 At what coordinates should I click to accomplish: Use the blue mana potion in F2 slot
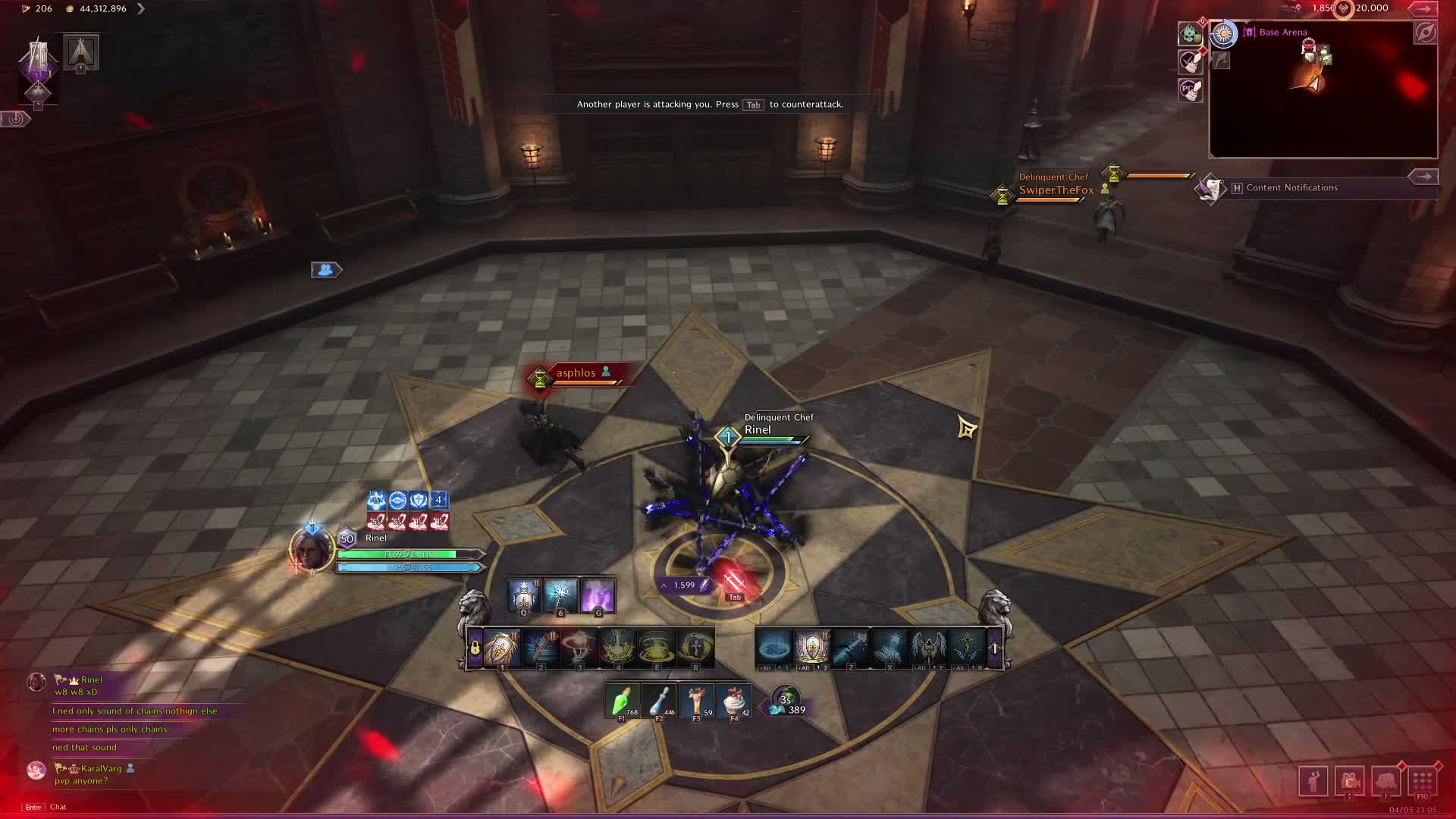(x=659, y=700)
